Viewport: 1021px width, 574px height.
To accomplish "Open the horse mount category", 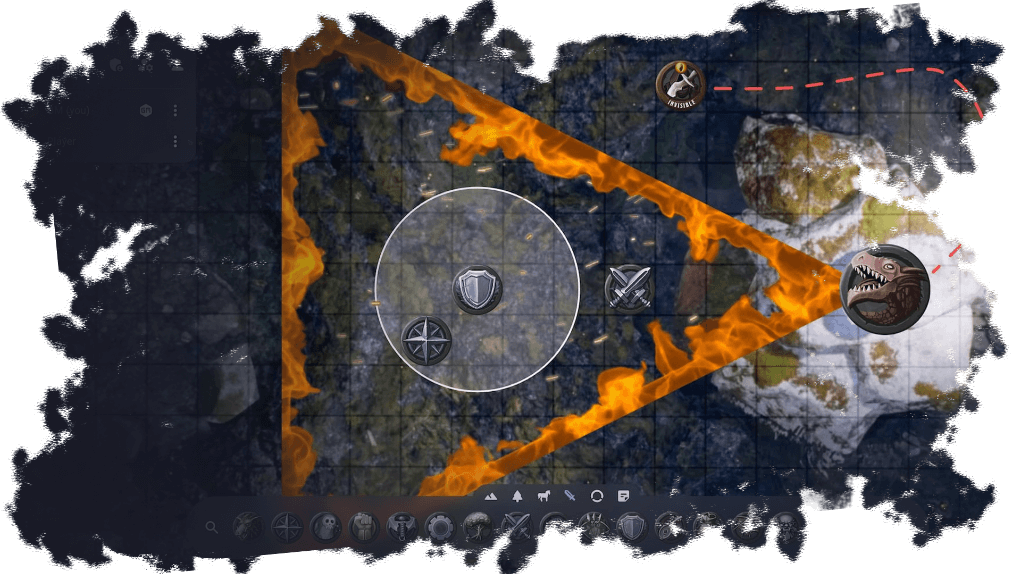I will [544, 496].
